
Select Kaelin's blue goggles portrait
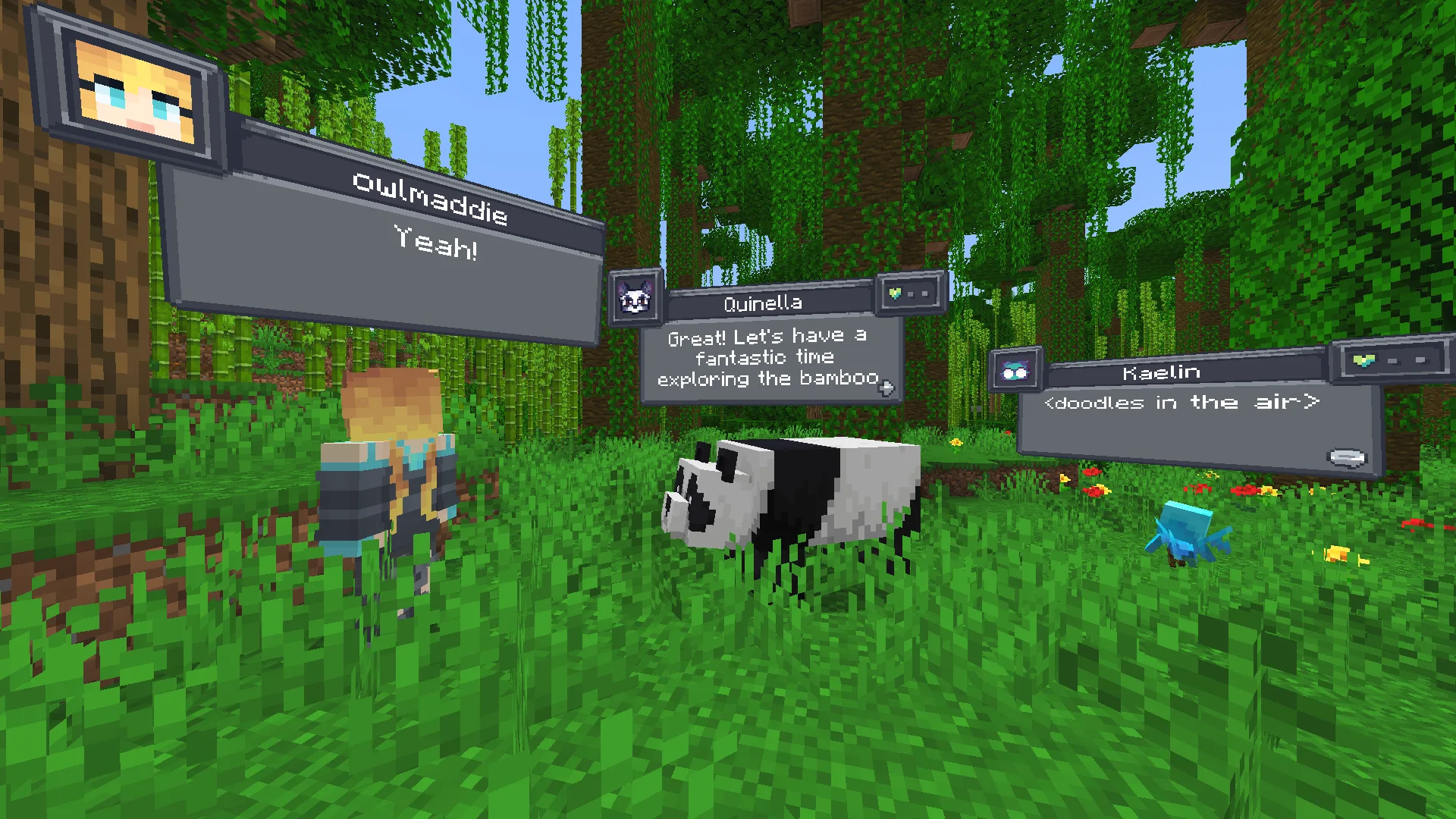coord(1015,370)
